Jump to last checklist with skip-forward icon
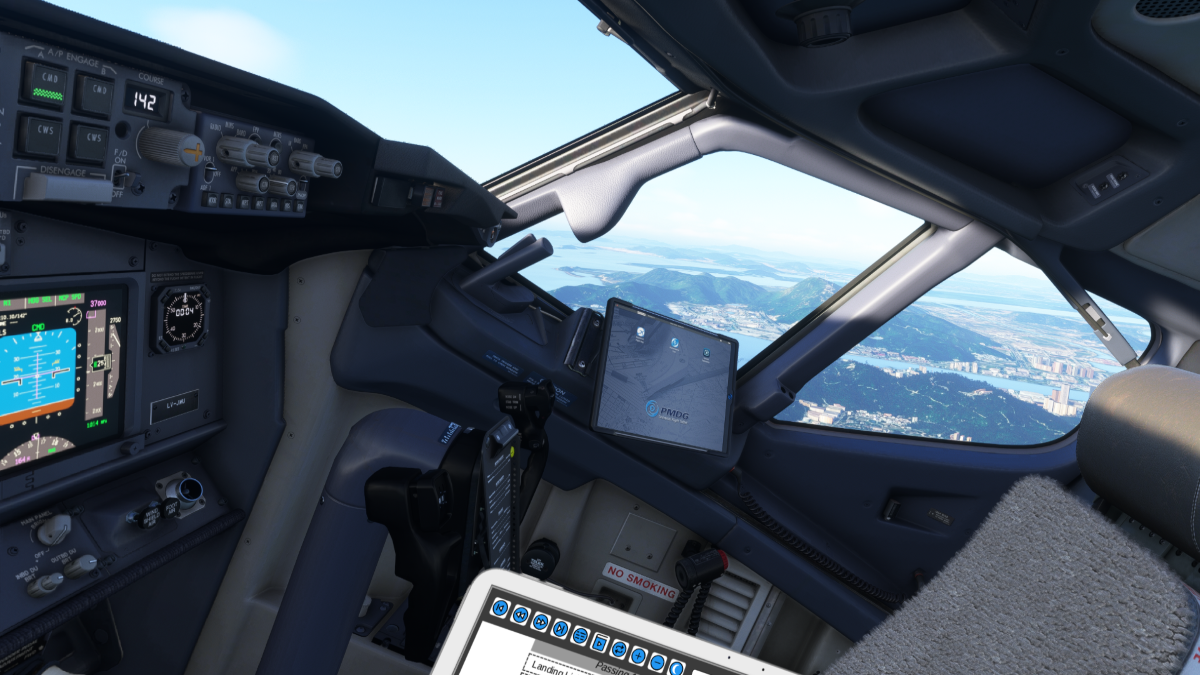The height and width of the screenshot is (675, 1200). click(x=560, y=629)
